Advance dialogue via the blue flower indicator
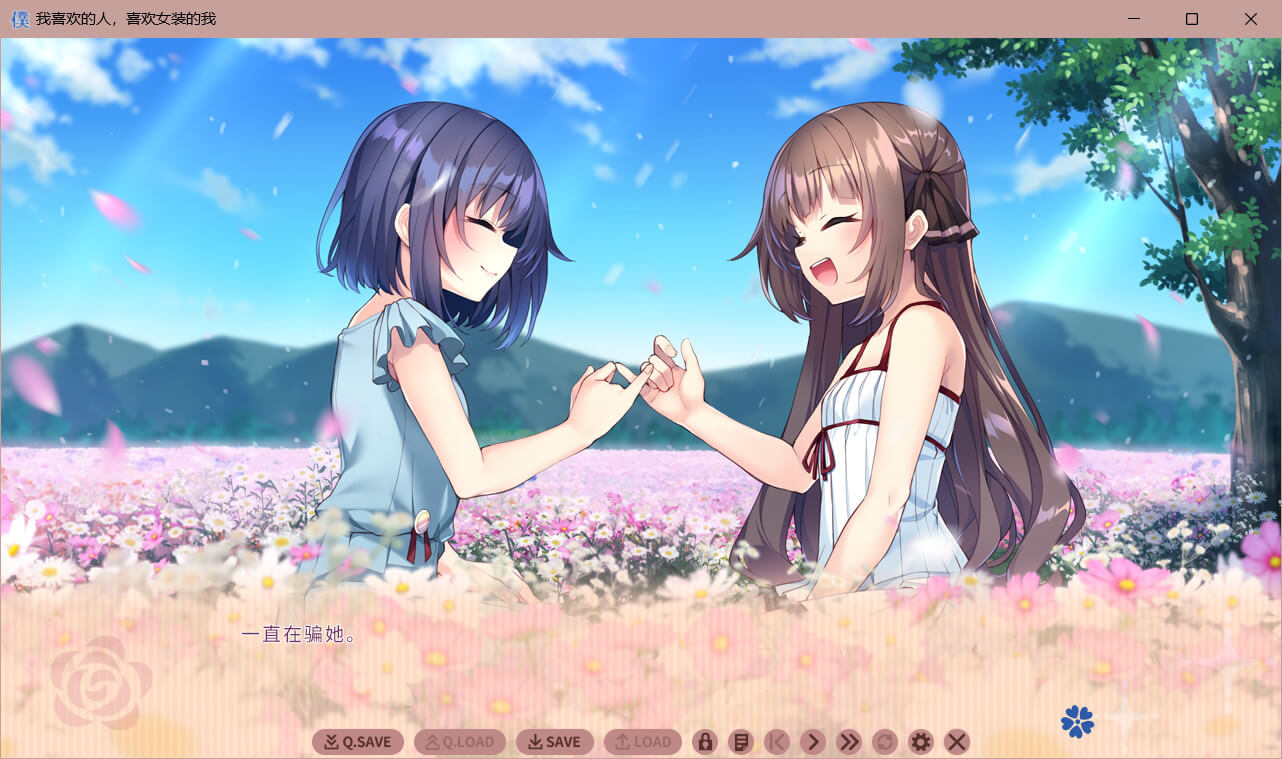The height and width of the screenshot is (759, 1282). 1077,721
